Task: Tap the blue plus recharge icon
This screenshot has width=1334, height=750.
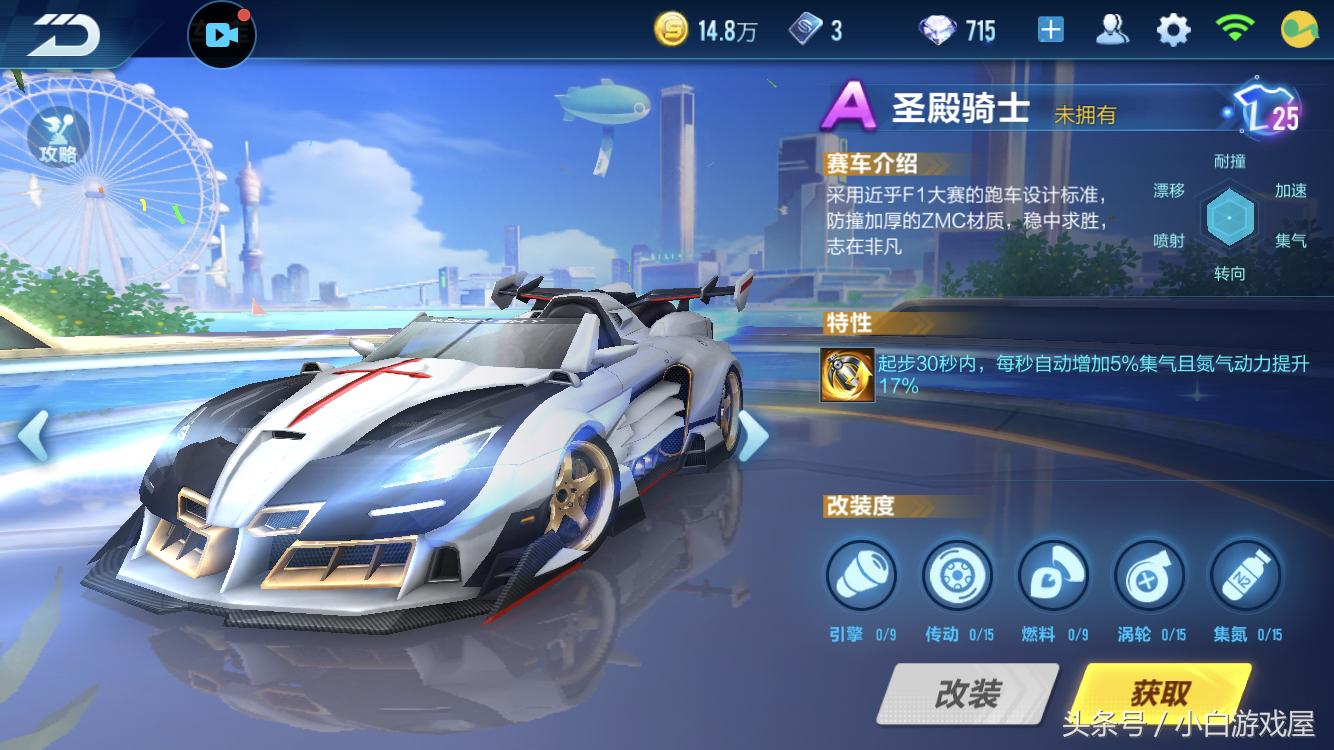Action: point(1050,30)
